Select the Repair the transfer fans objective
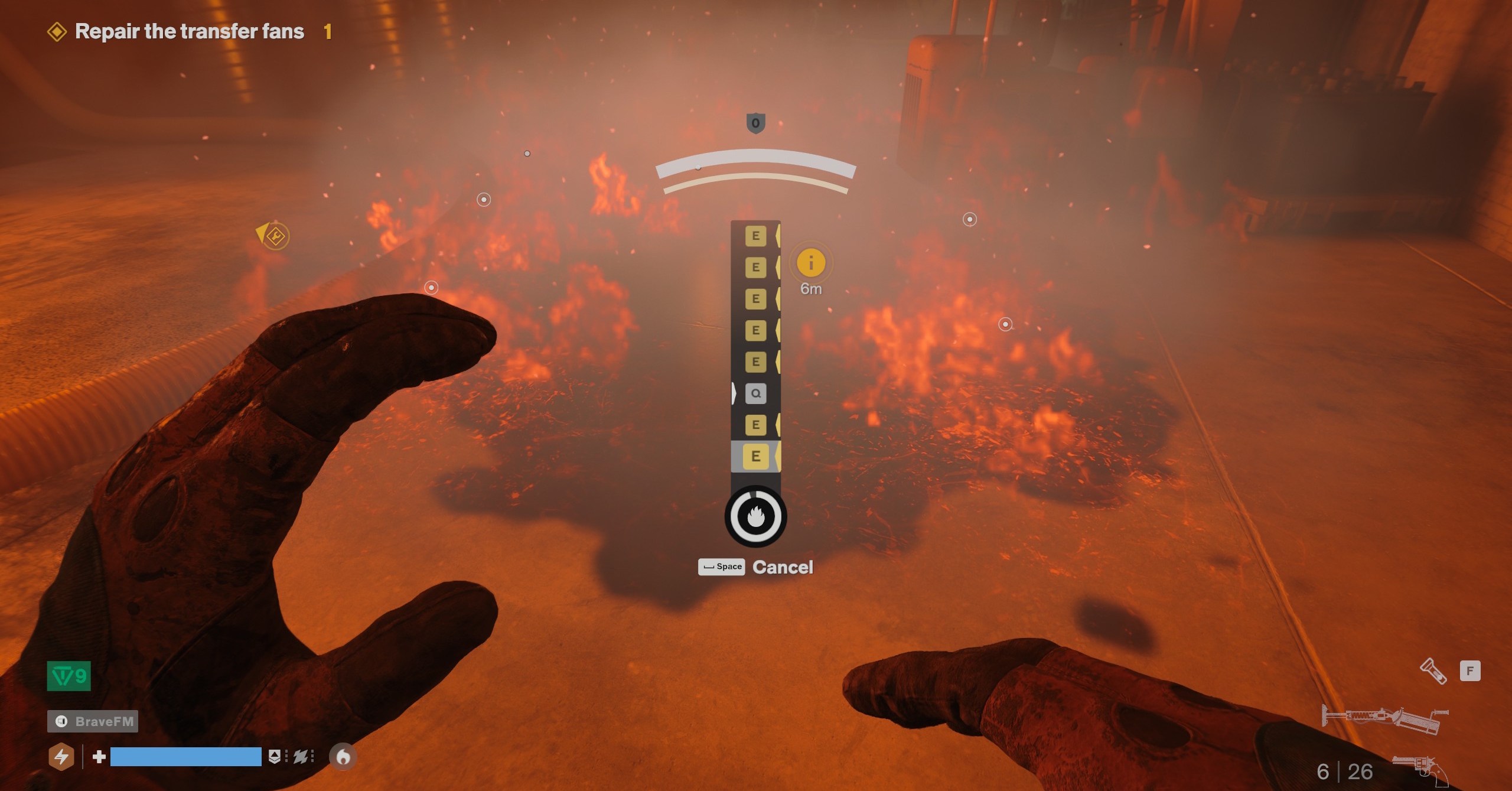1512x791 pixels. click(x=189, y=31)
